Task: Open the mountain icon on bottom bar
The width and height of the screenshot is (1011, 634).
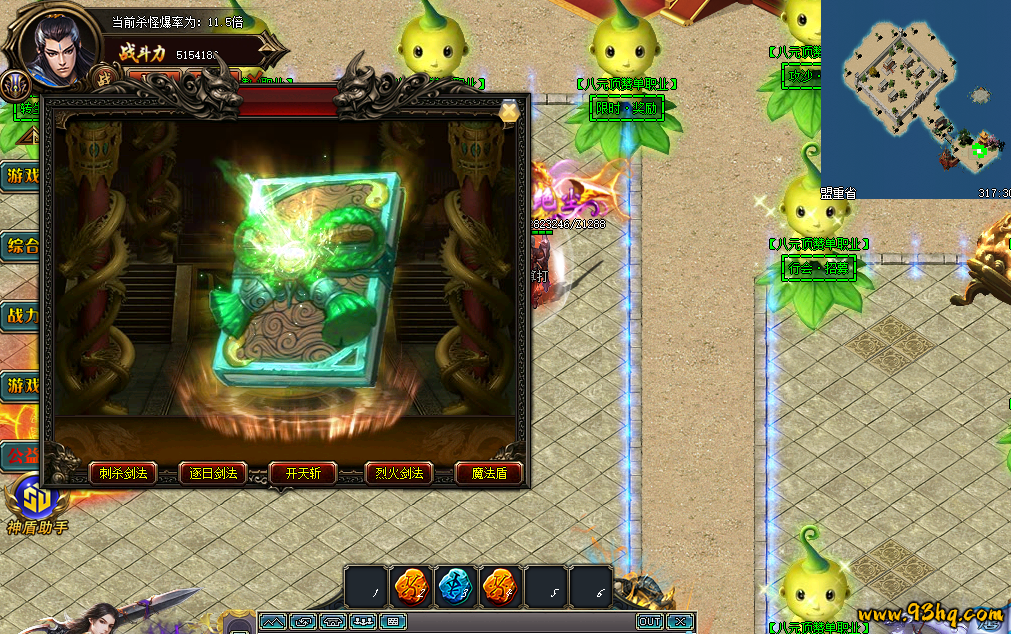Action: pos(272,622)
